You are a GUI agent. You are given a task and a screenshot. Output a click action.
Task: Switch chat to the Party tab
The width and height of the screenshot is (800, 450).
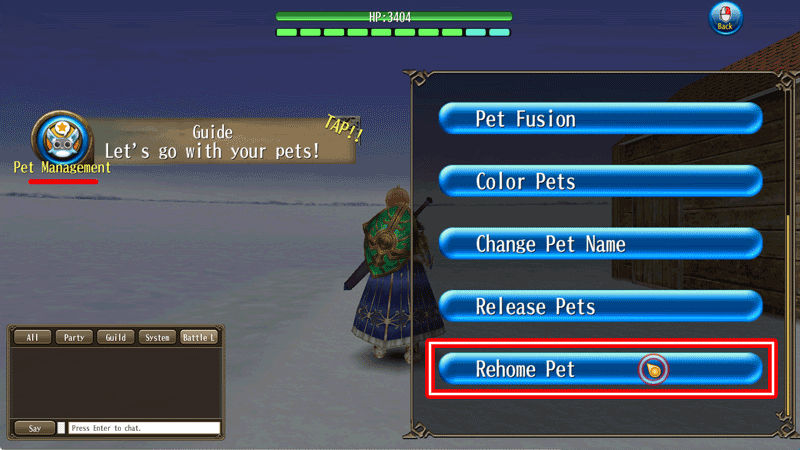click(74, 338)
